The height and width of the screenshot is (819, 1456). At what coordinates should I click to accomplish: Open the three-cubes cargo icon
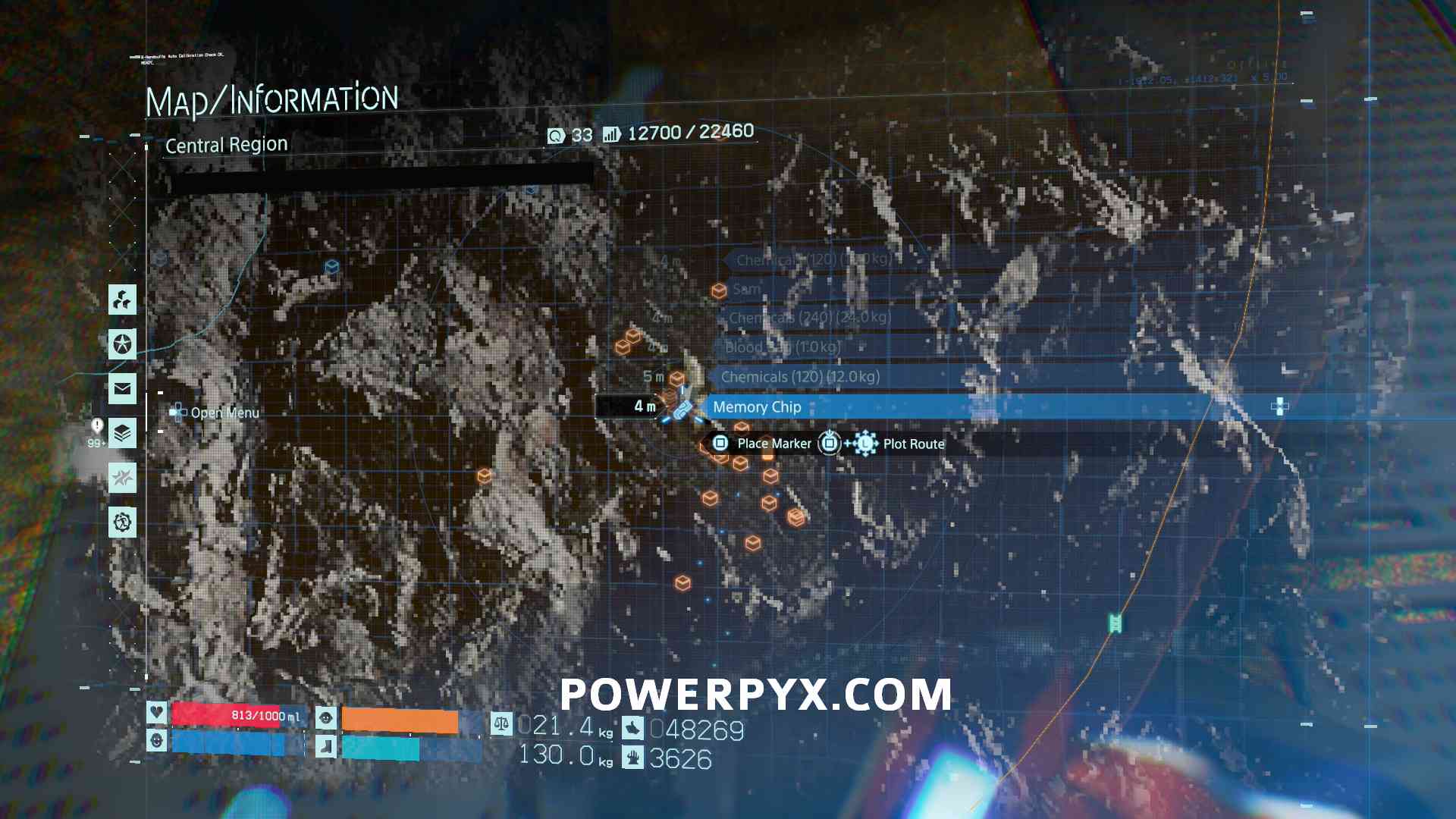(x=122, y=300)
